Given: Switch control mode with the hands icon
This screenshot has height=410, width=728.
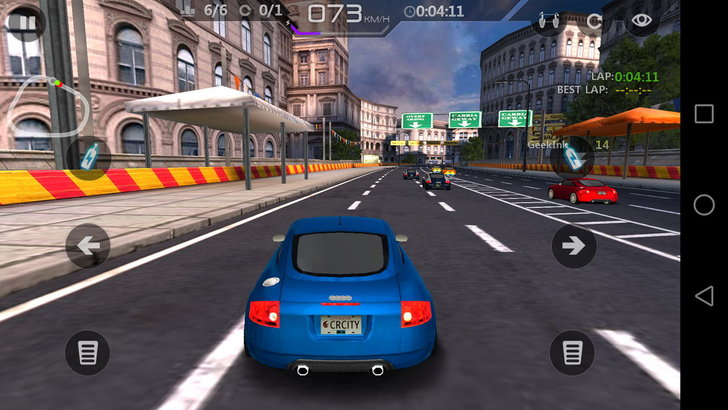Looking at the screenshot, I should (x=548, y=20).
